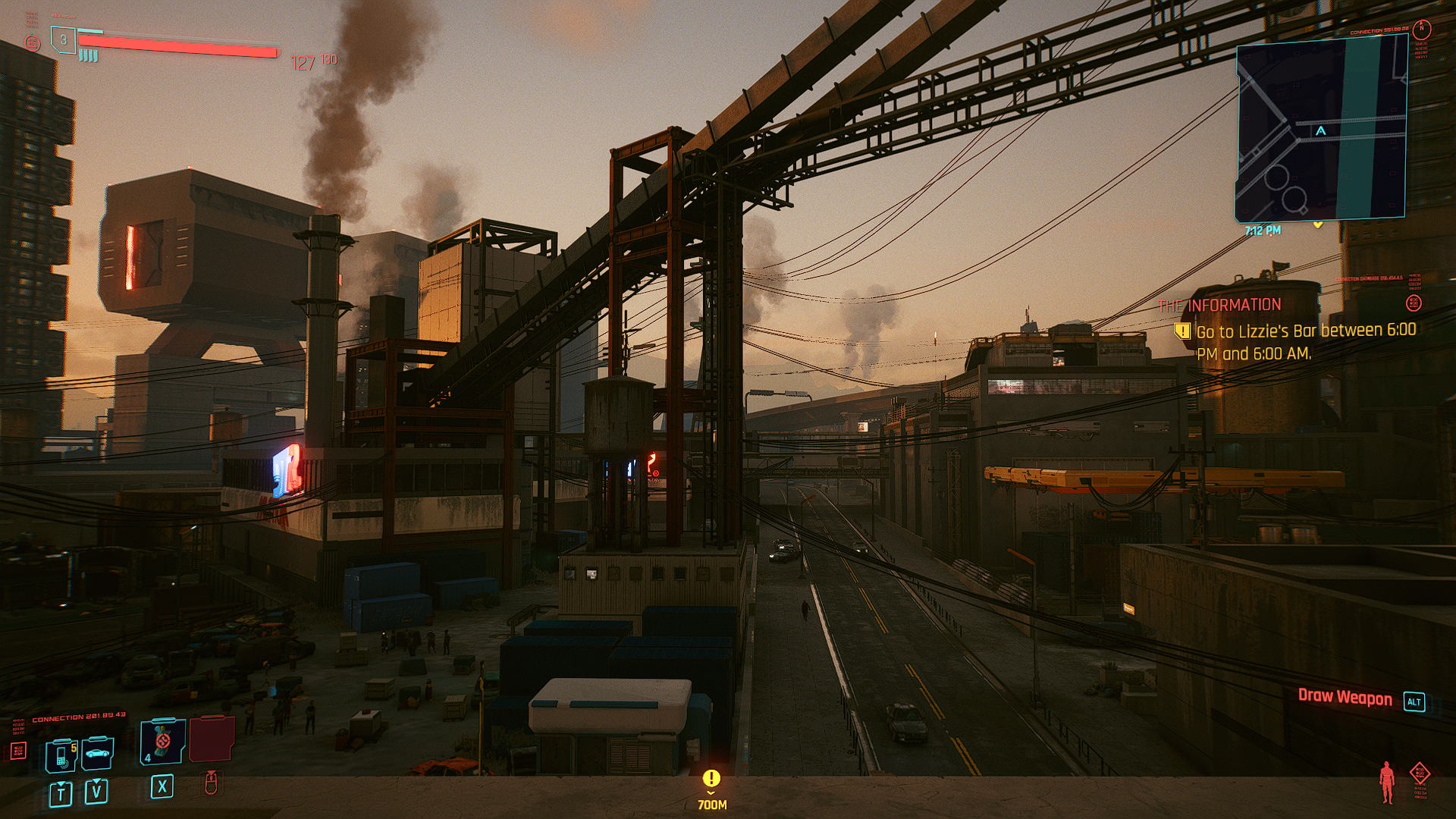The image size is (1456, 819).
Task: Click the player level 3 badge
Action: pos(64,39)
